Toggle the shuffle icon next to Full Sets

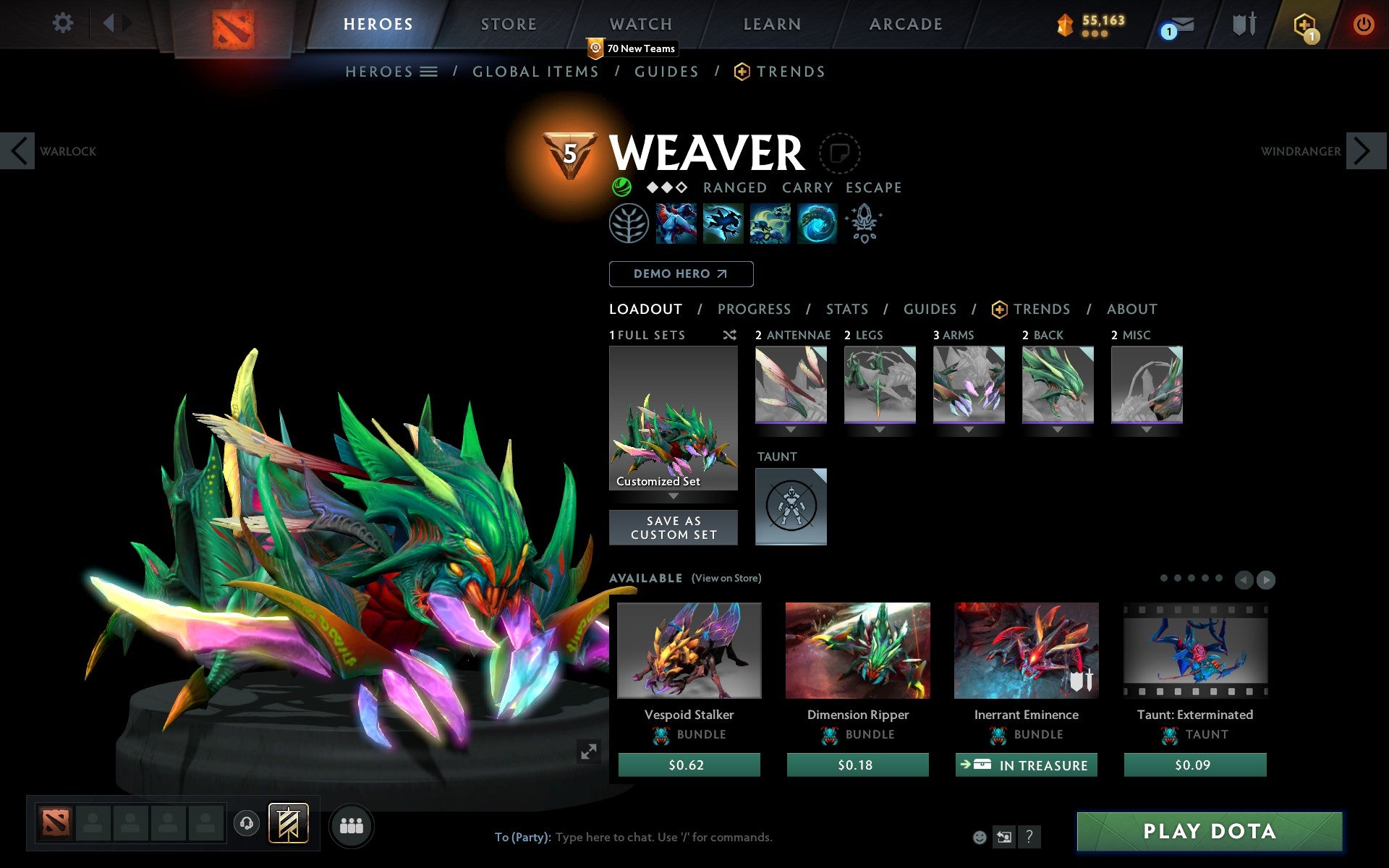click(x=729, y=335)
